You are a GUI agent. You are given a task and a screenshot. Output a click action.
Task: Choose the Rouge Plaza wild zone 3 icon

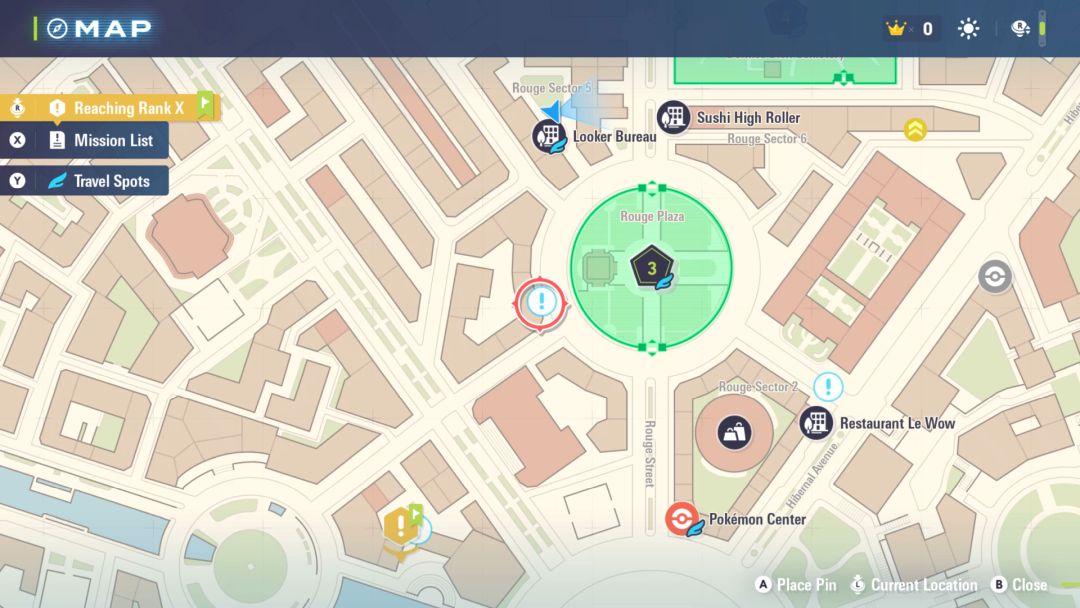651,268
